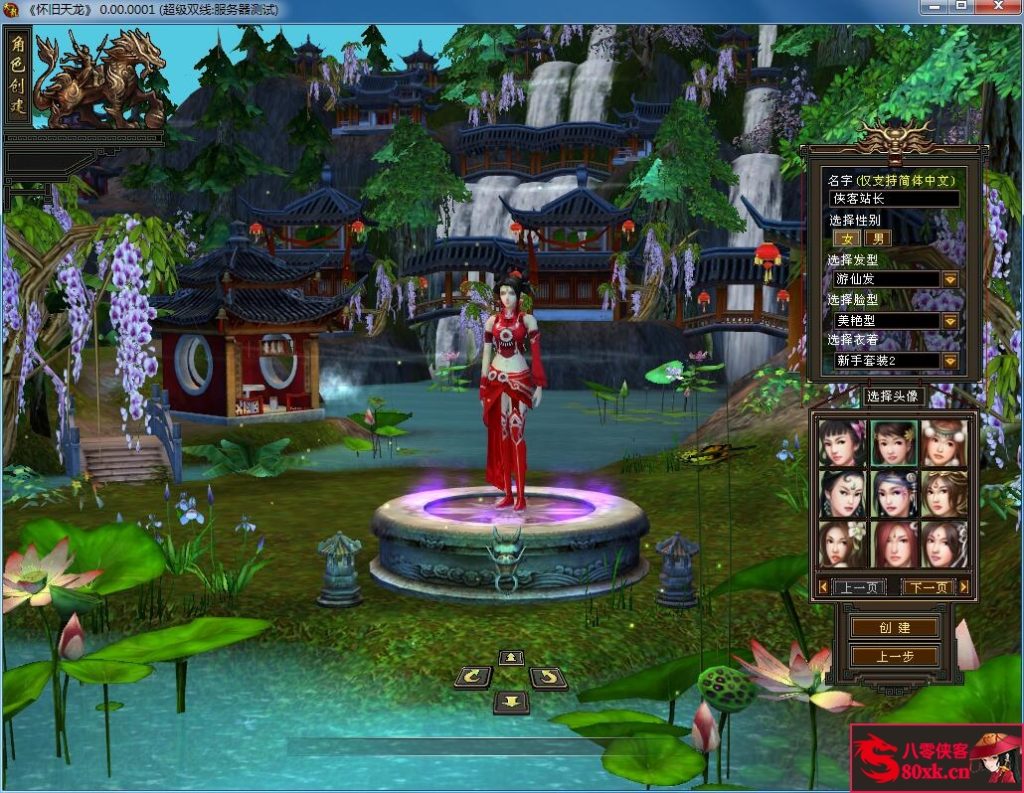1024x793 pixels.
Task: Click the down arrow camera button
Action: [x=511, y=701]
